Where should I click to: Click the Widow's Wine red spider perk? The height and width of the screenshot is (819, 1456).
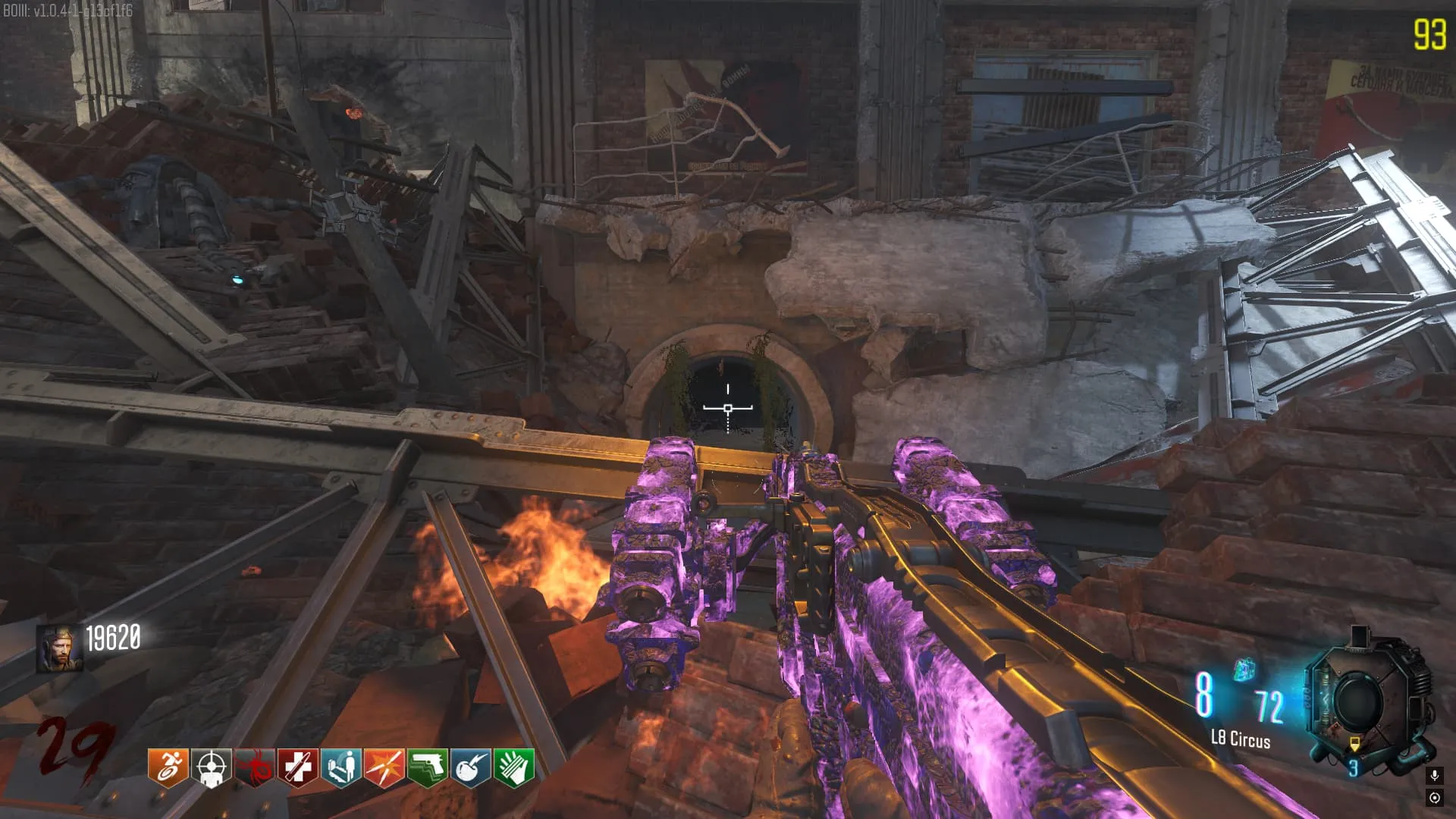pos(255,767)
